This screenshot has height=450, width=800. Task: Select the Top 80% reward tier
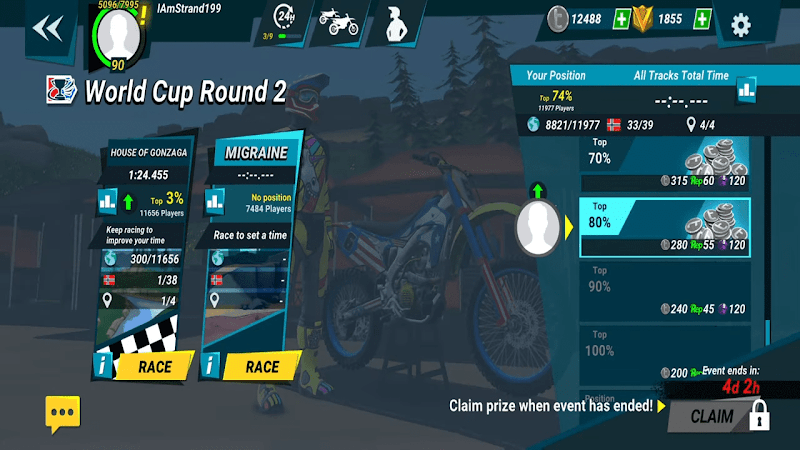[x=664, y=228]
